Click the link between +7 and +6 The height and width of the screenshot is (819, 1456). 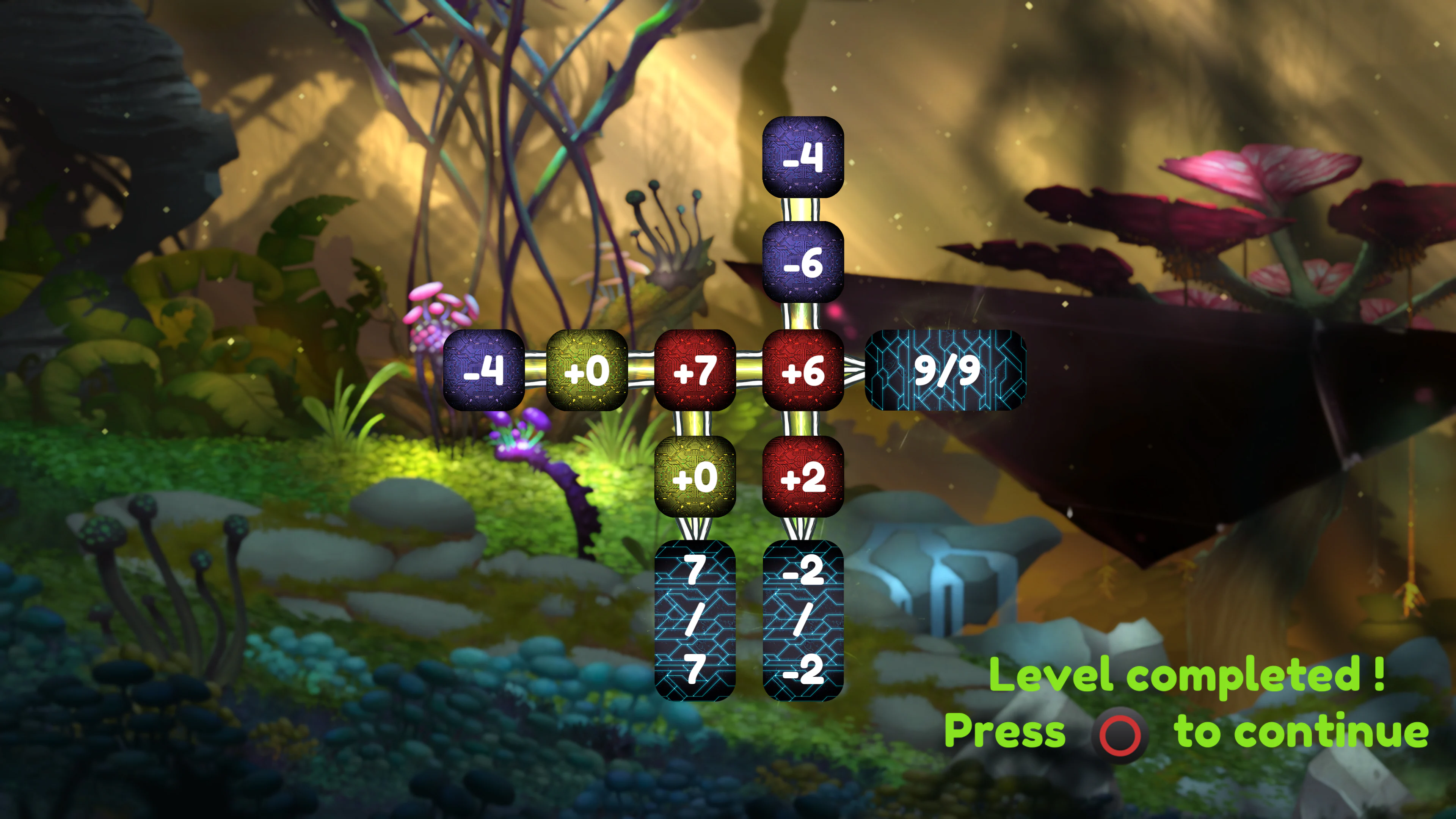pyautogui.click(x=750, y=370)
